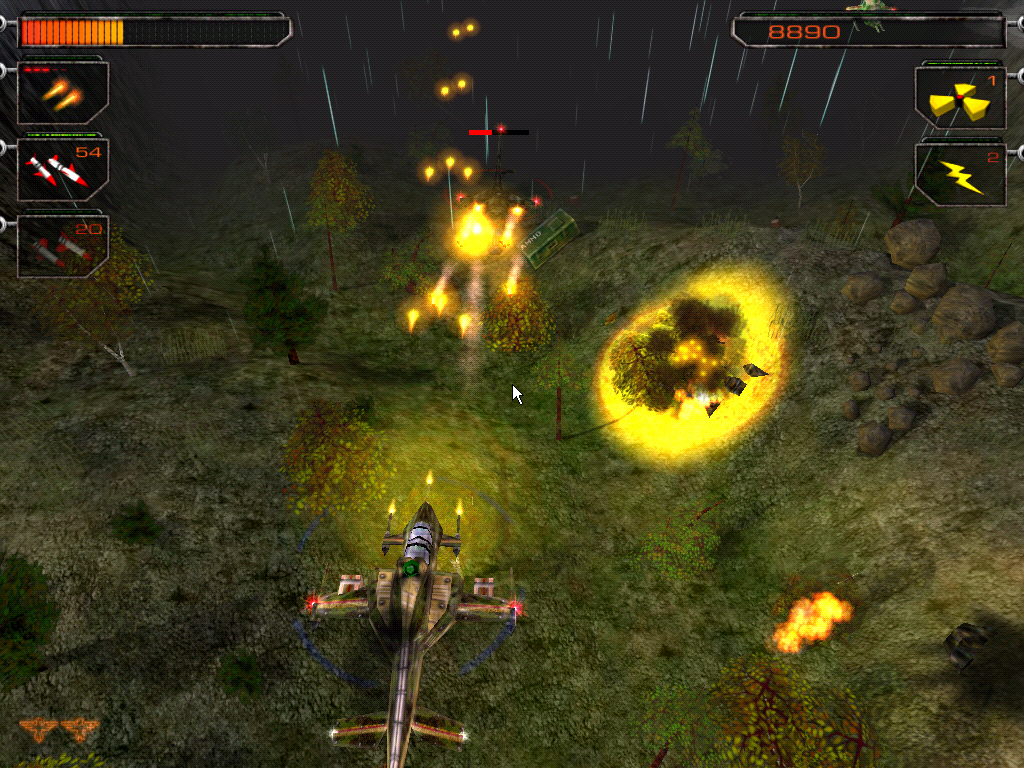Select the twin fireball cannon weapon

tap(62, 94)
